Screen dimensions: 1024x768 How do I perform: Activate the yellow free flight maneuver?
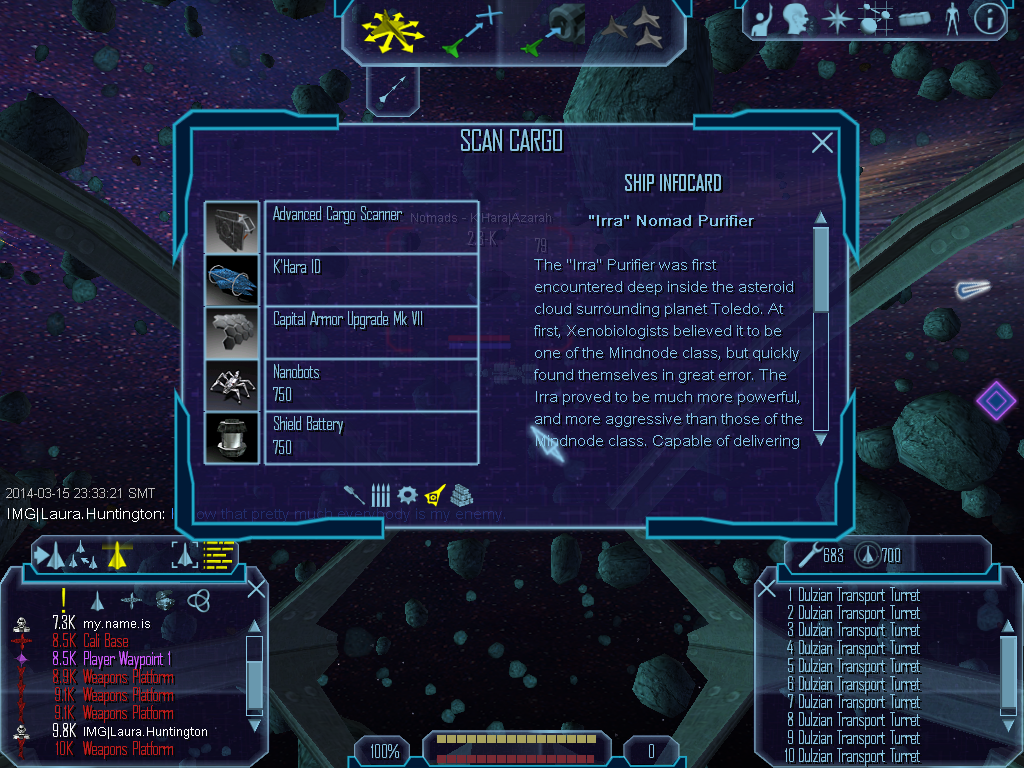click(394, 30)
